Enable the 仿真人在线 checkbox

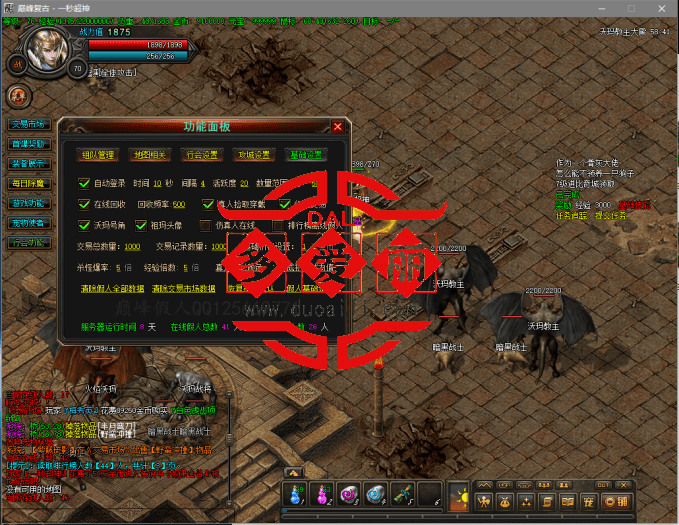(207, 225)
